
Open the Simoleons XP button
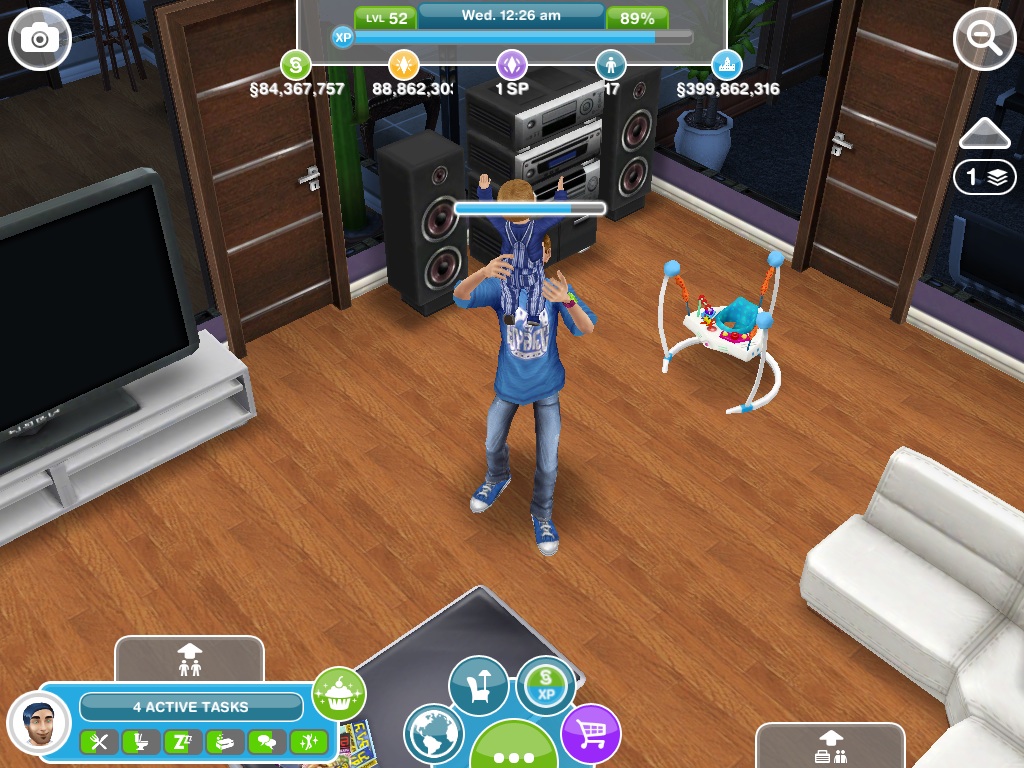click(x=546, y=686)
